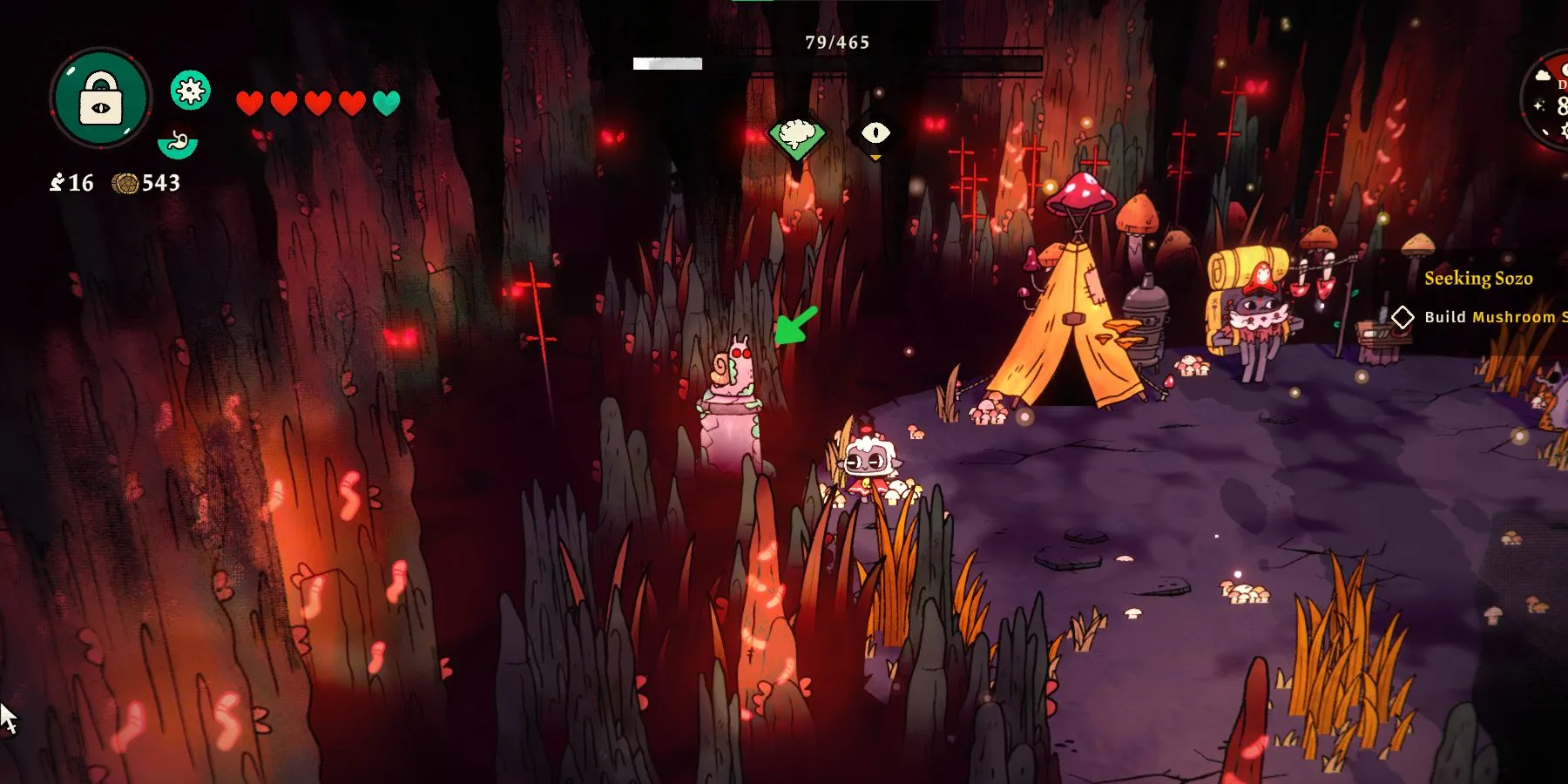Click the padlock faith meter icon

(101, 98)
